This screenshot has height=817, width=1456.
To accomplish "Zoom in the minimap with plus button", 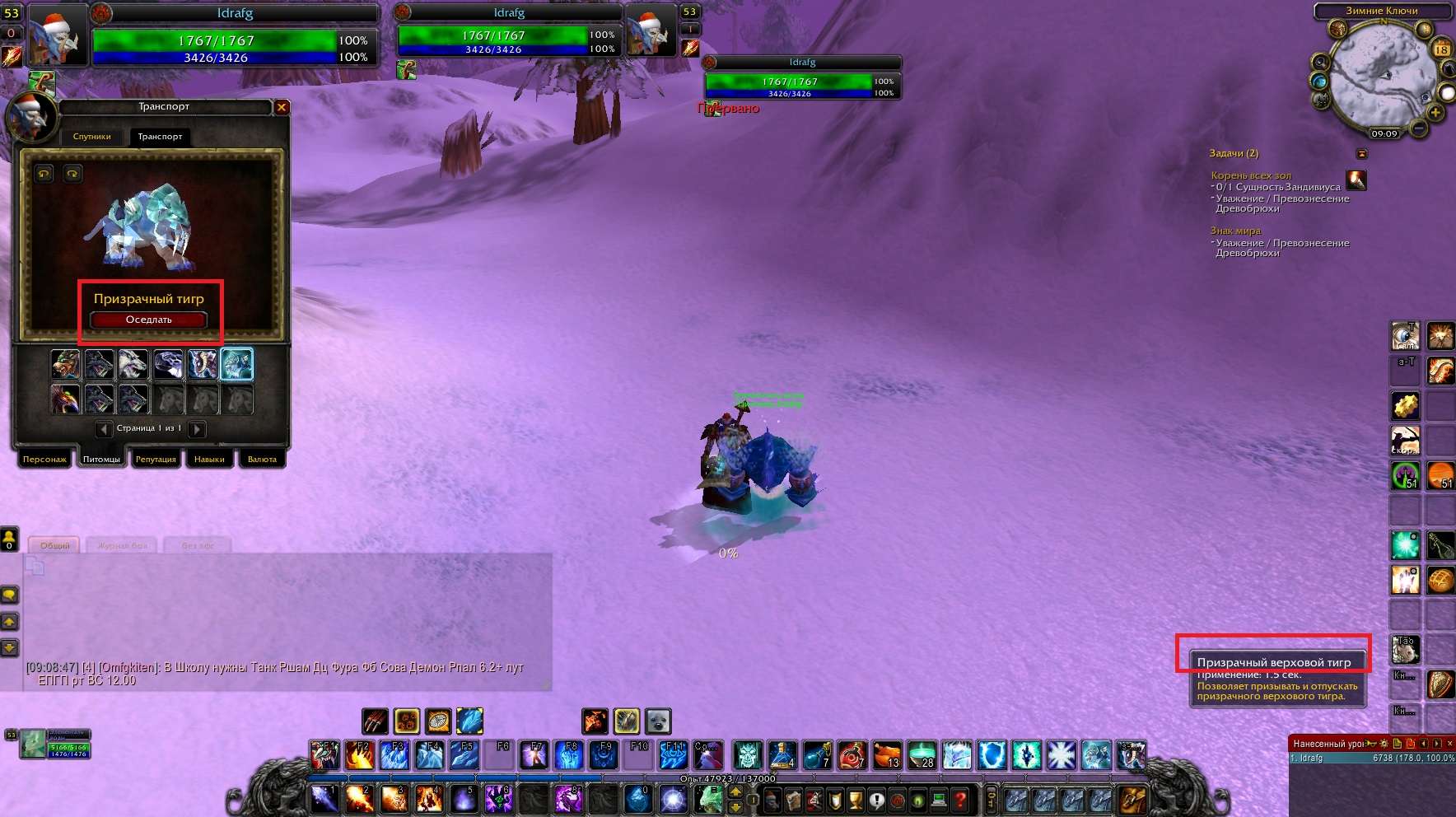I will click(x=1435, y=112).
